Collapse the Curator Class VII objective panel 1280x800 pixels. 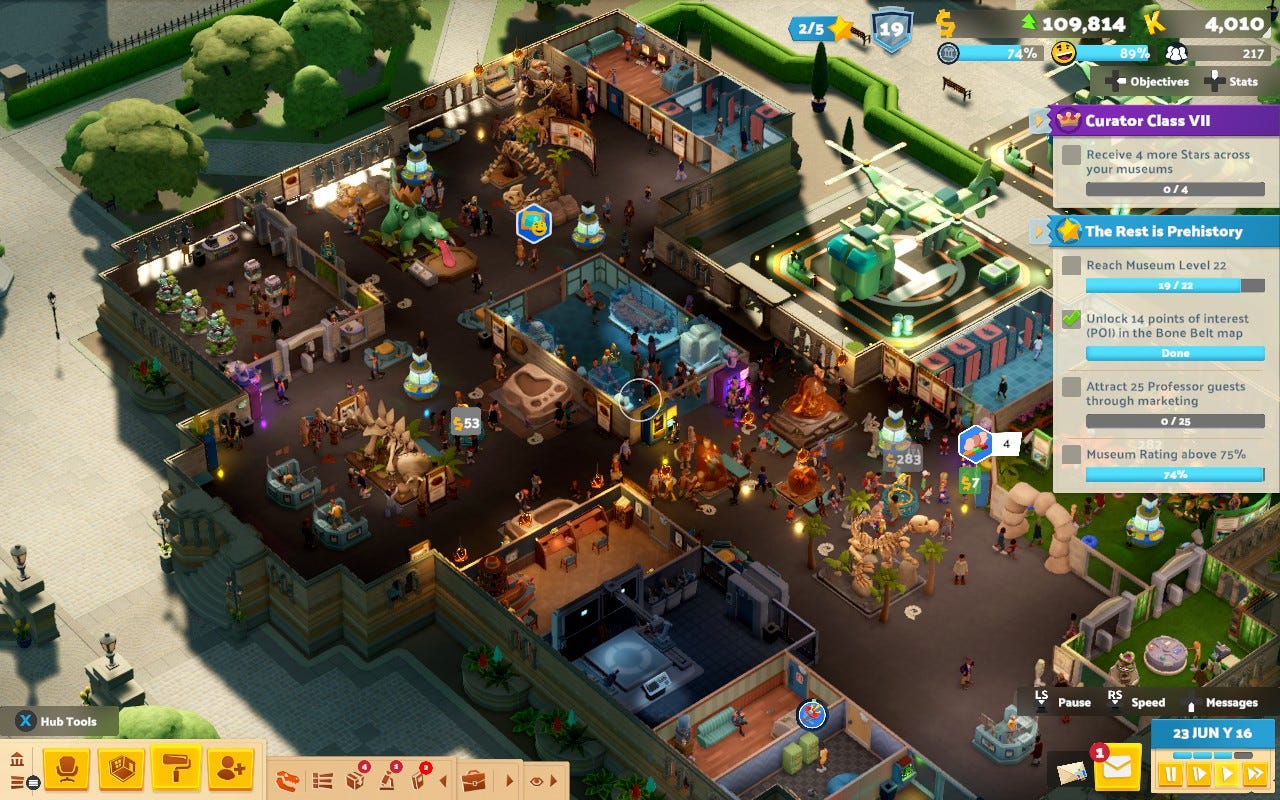coord(1038,121)
